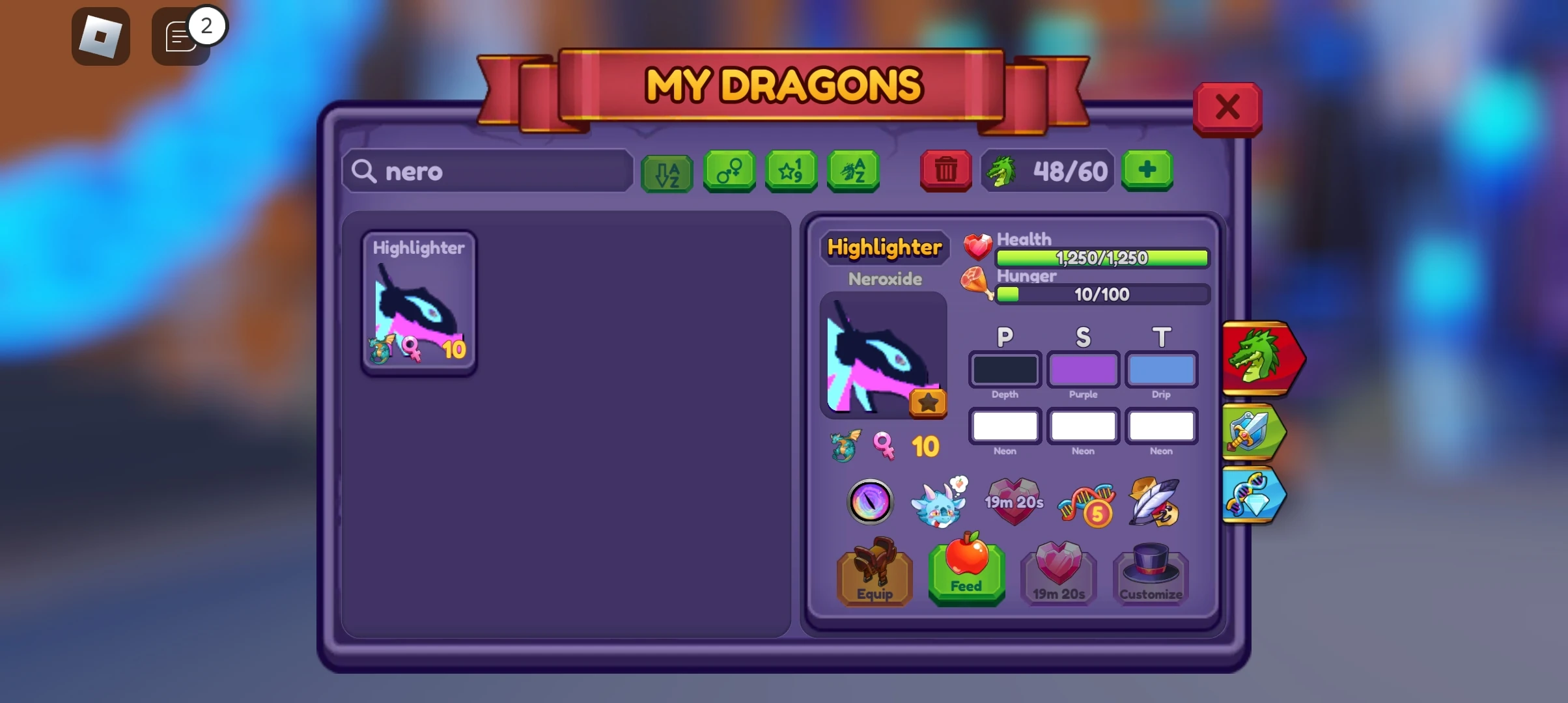Image resolution: width=1568 pixels, height=703 pixels.
Task: Select the Purple color swatch
Action: [1083, 370]
